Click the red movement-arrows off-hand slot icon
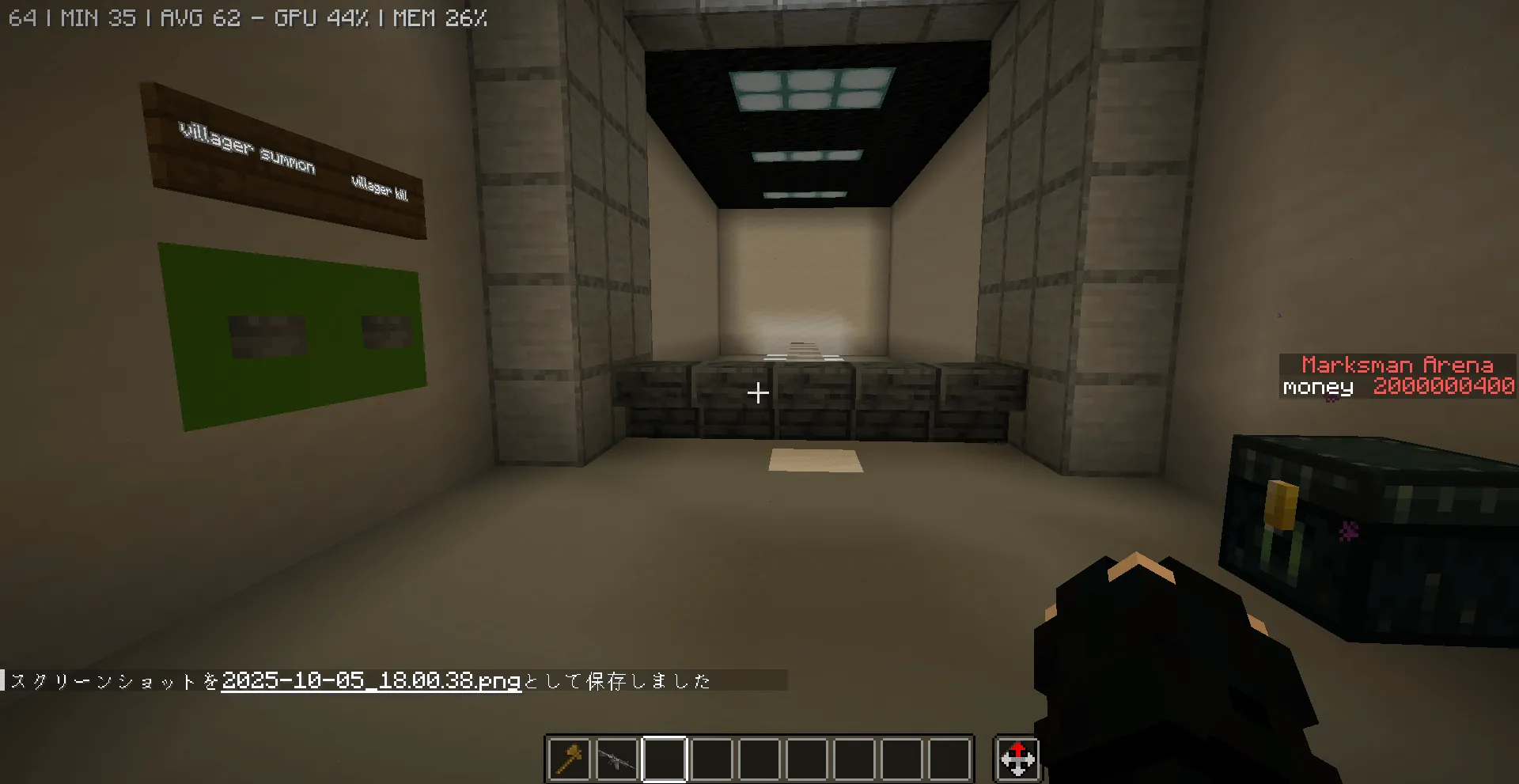 [1018, 758]
